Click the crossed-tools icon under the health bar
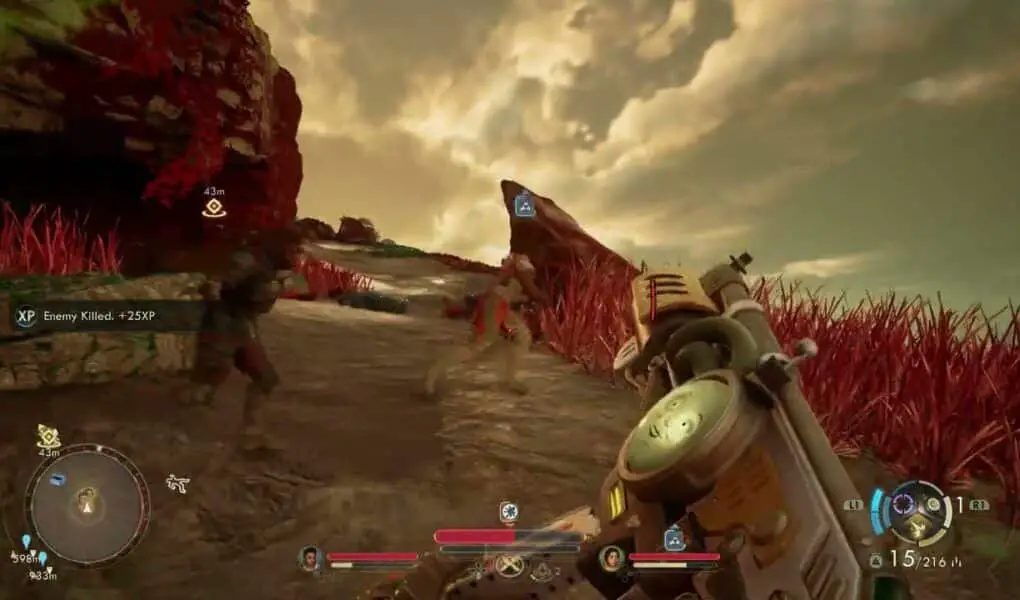This screenshot has width=1020, height=600. [509, 564]
